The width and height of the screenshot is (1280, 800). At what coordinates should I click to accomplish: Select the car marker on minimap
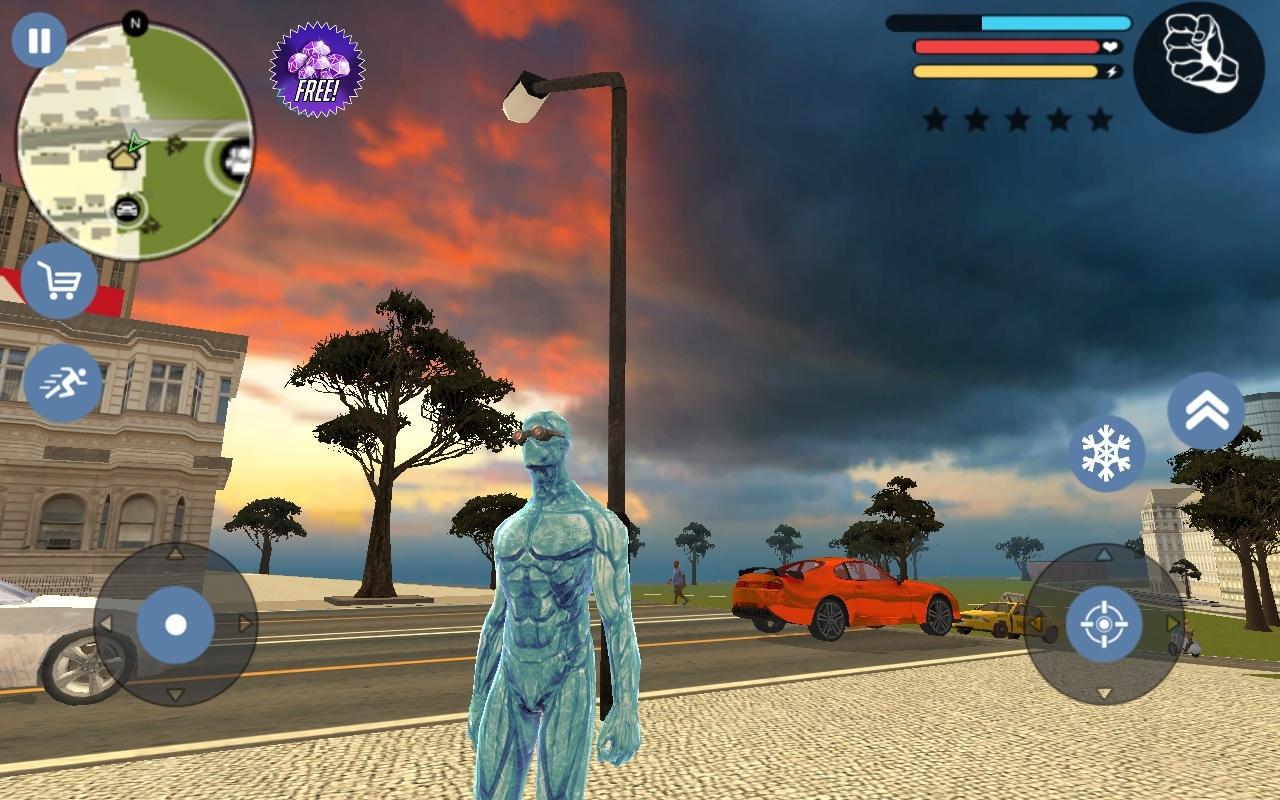pyautogui.click(x=126, y=209)
